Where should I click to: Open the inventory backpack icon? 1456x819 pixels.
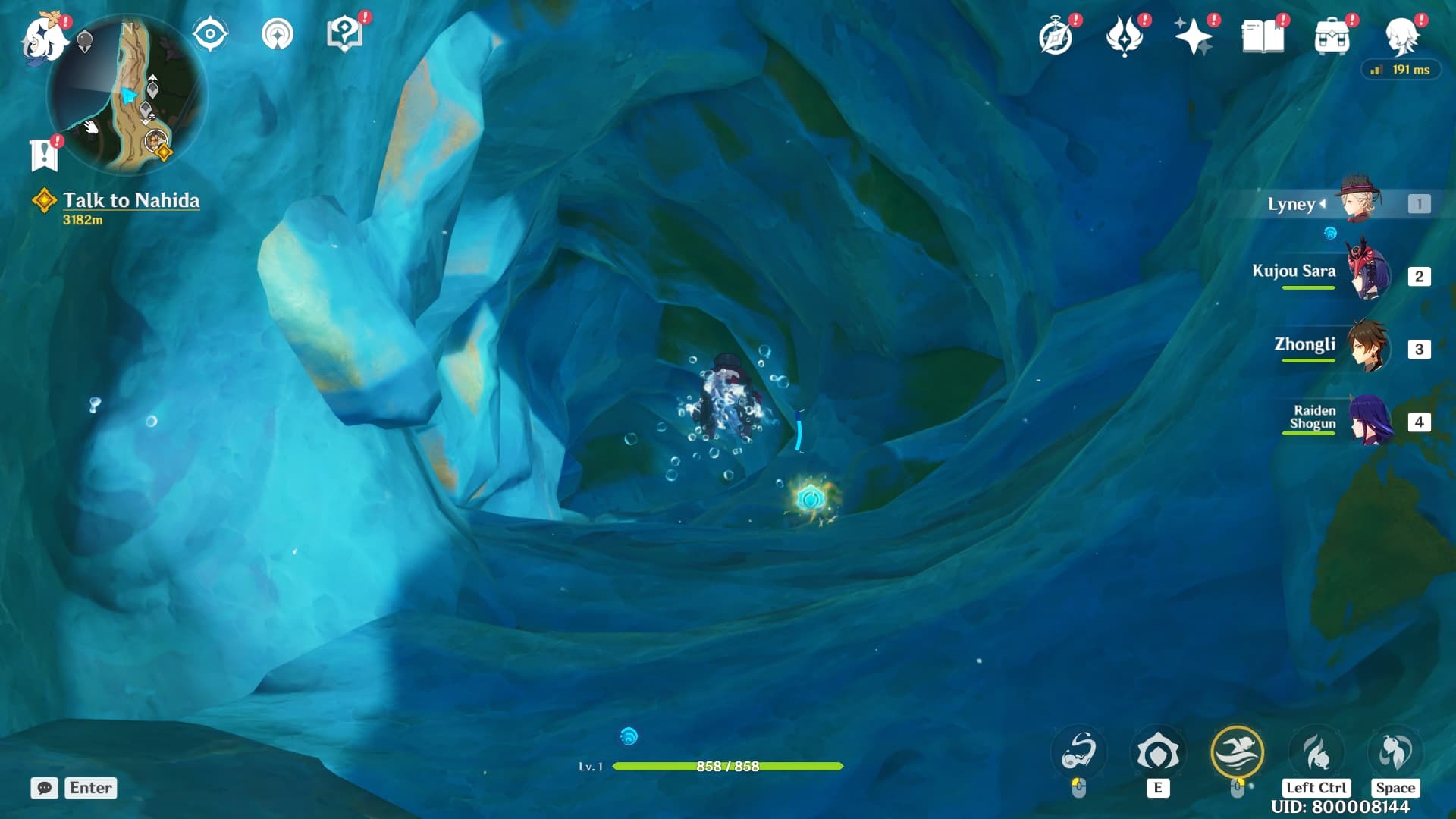tap(1332, 36)
